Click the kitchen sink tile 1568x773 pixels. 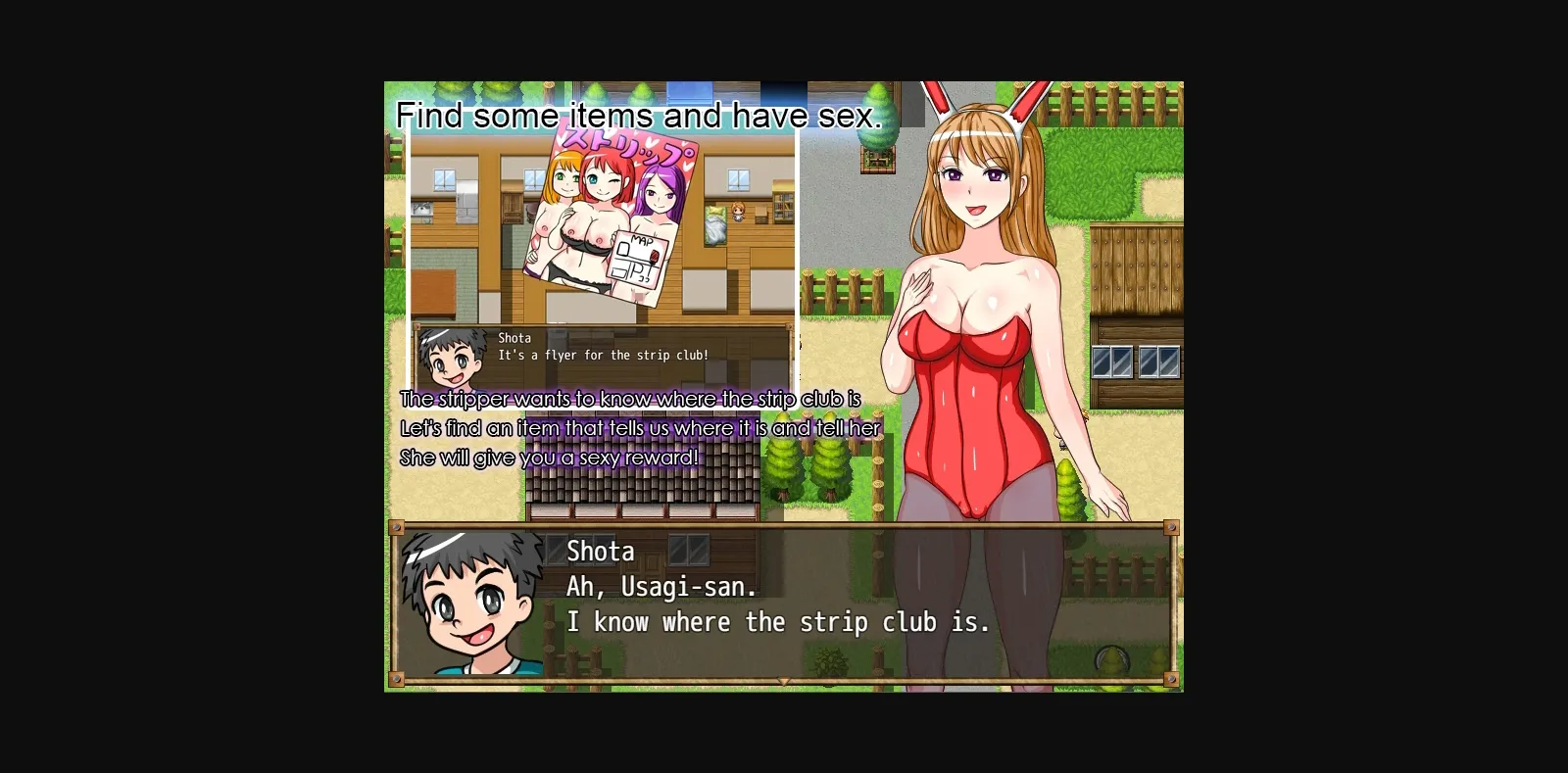tap(421, 210)
